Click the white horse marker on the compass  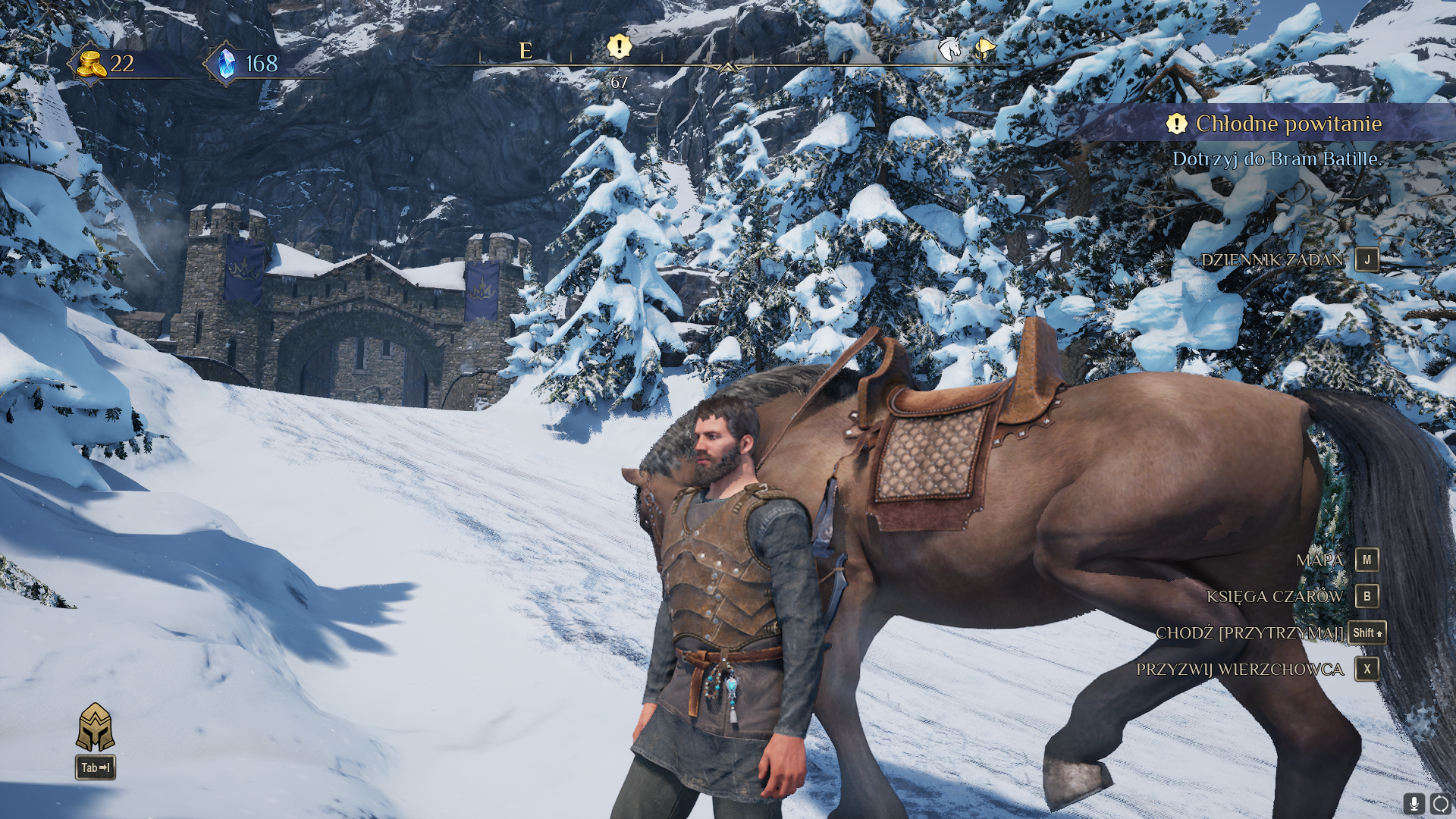point(949,49)
